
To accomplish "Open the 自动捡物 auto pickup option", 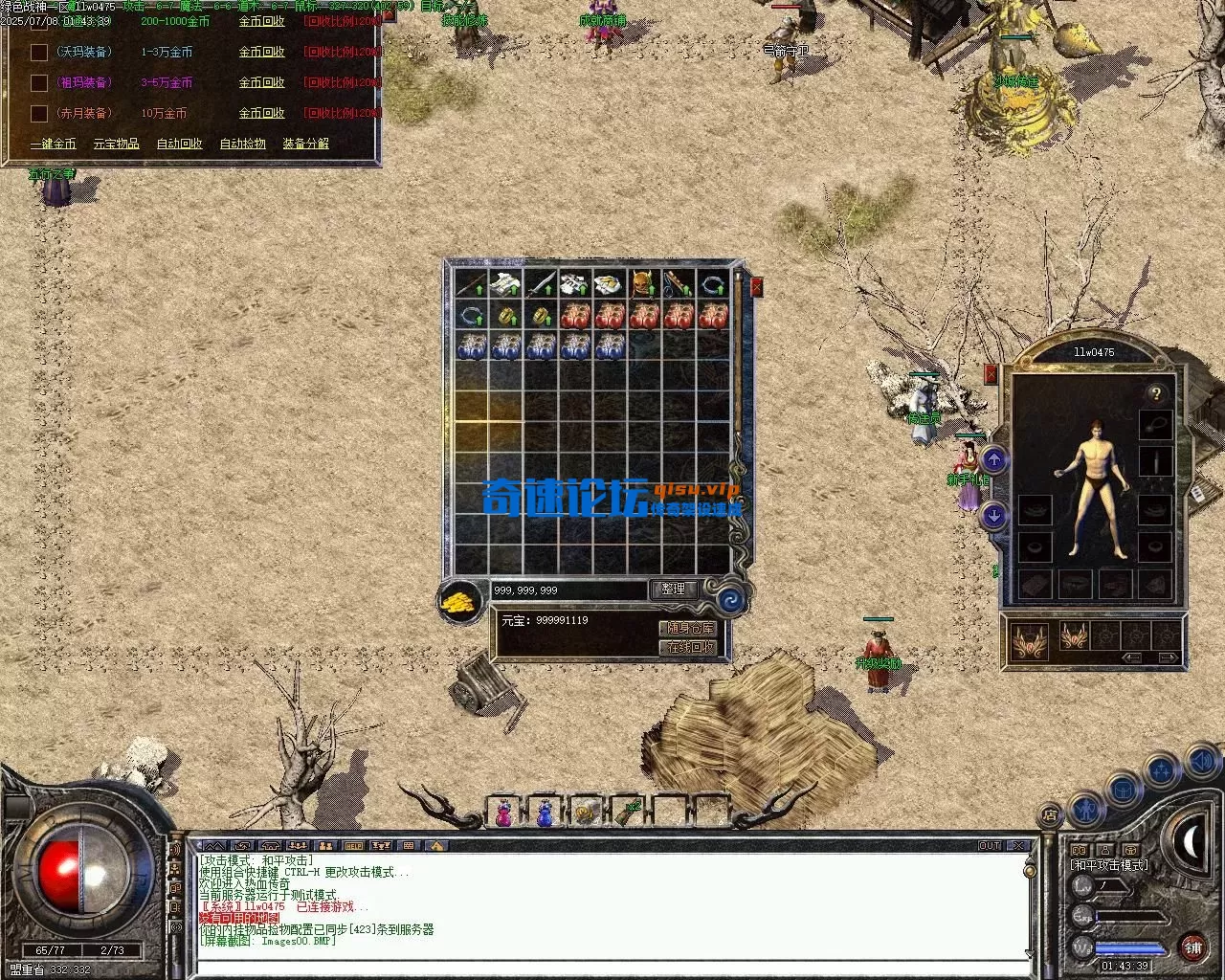I will coord(242,144).
